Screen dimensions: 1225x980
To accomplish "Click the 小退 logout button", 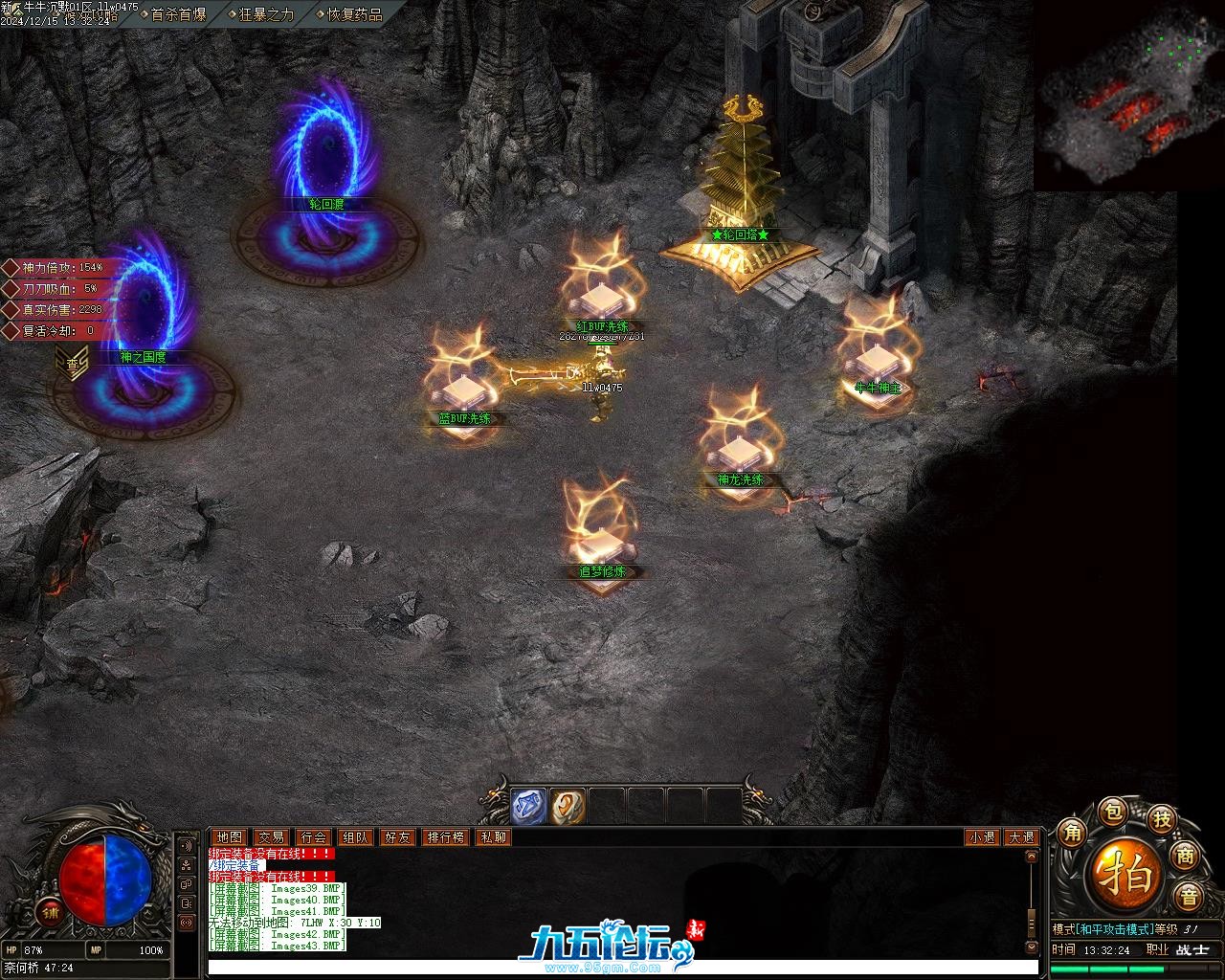I will tap(982, 837).
